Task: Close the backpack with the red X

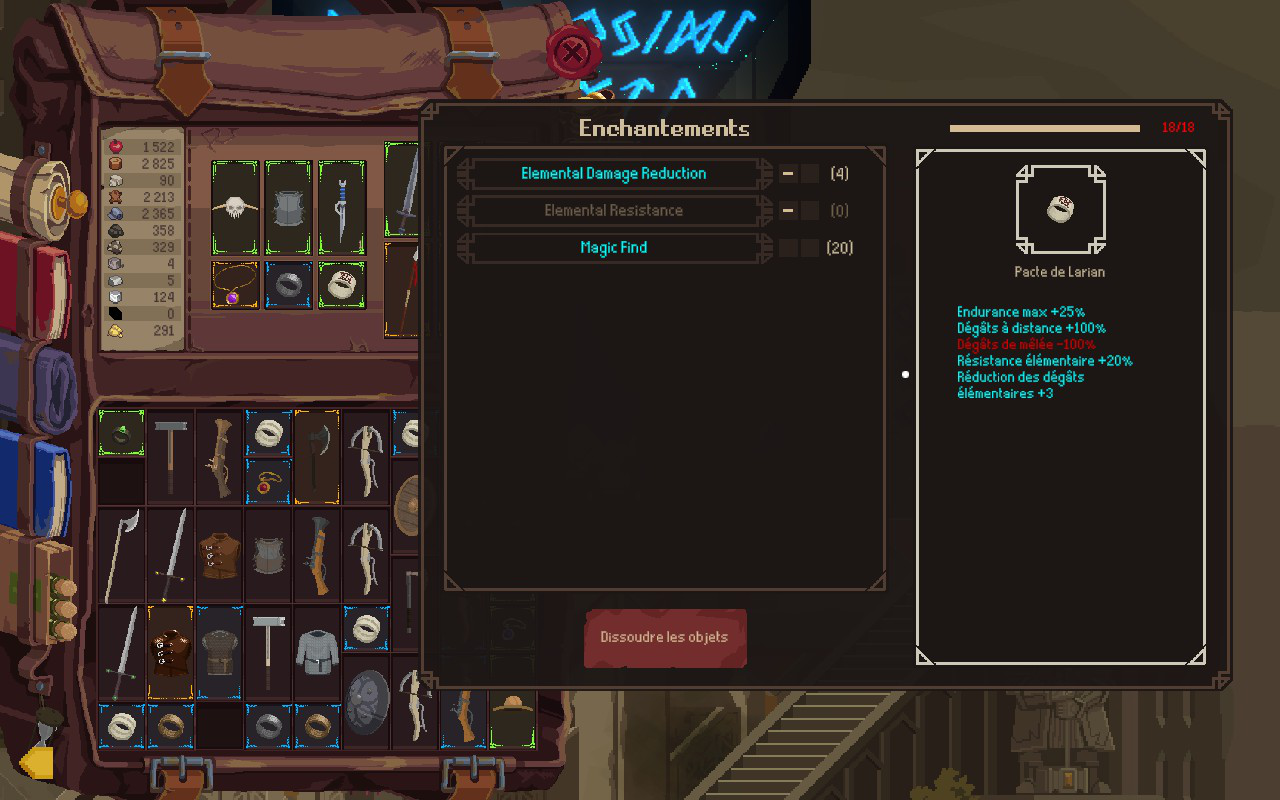Action: (572, 52)
